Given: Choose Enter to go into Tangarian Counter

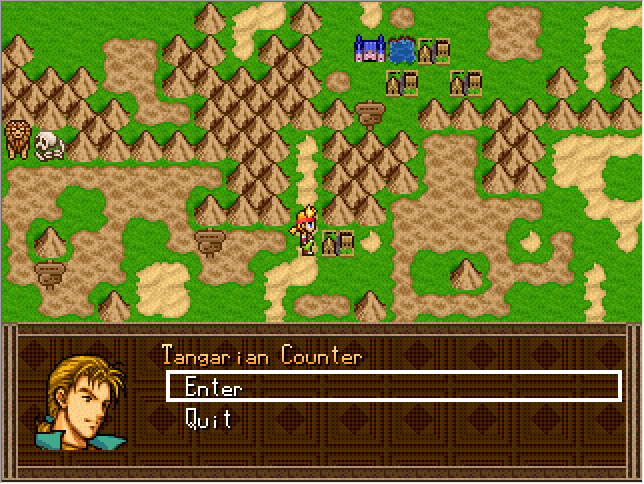Looking at the screenshot, I should [x=213, y=388].
